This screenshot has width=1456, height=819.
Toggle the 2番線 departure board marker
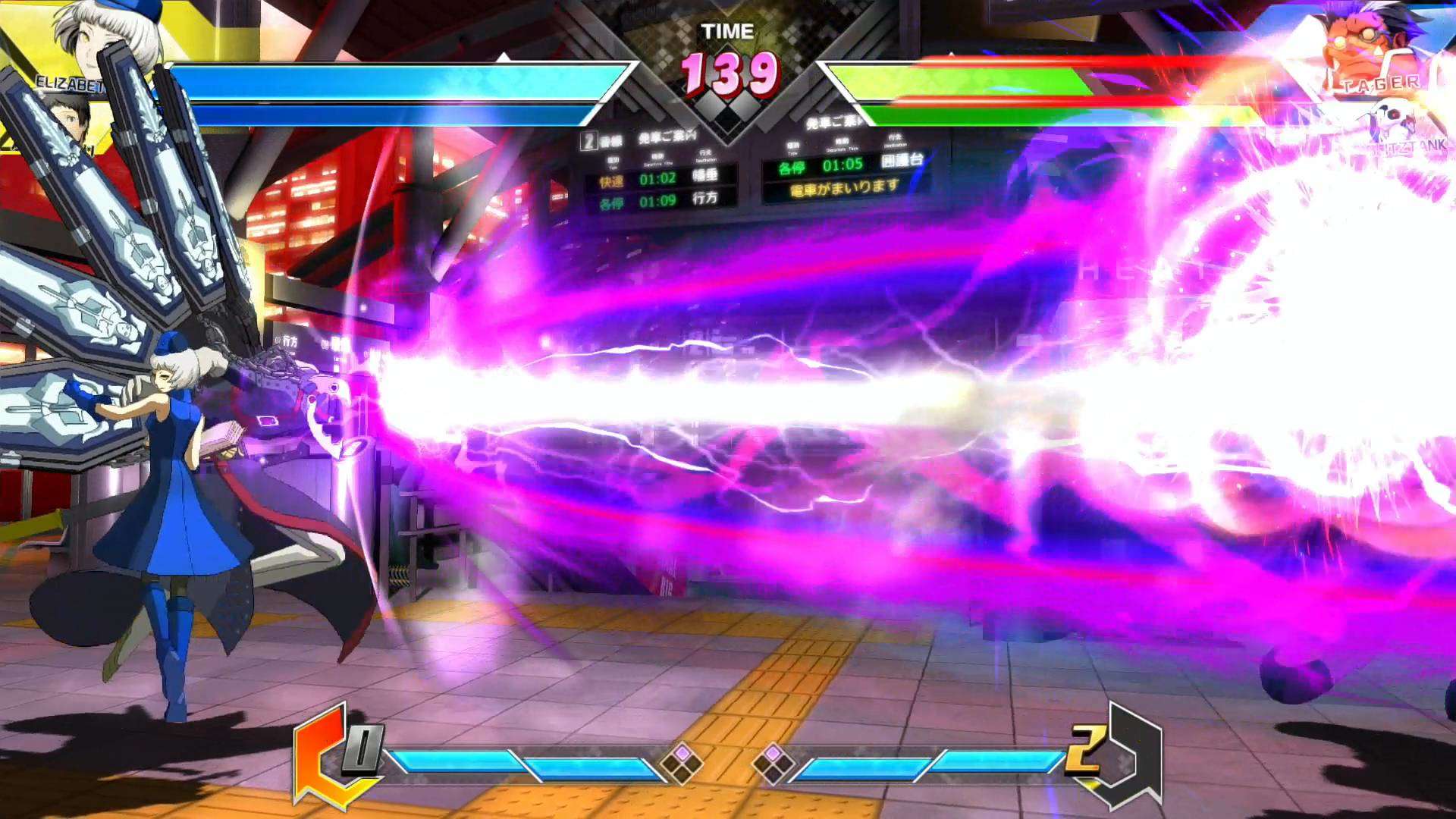point(588,140)
